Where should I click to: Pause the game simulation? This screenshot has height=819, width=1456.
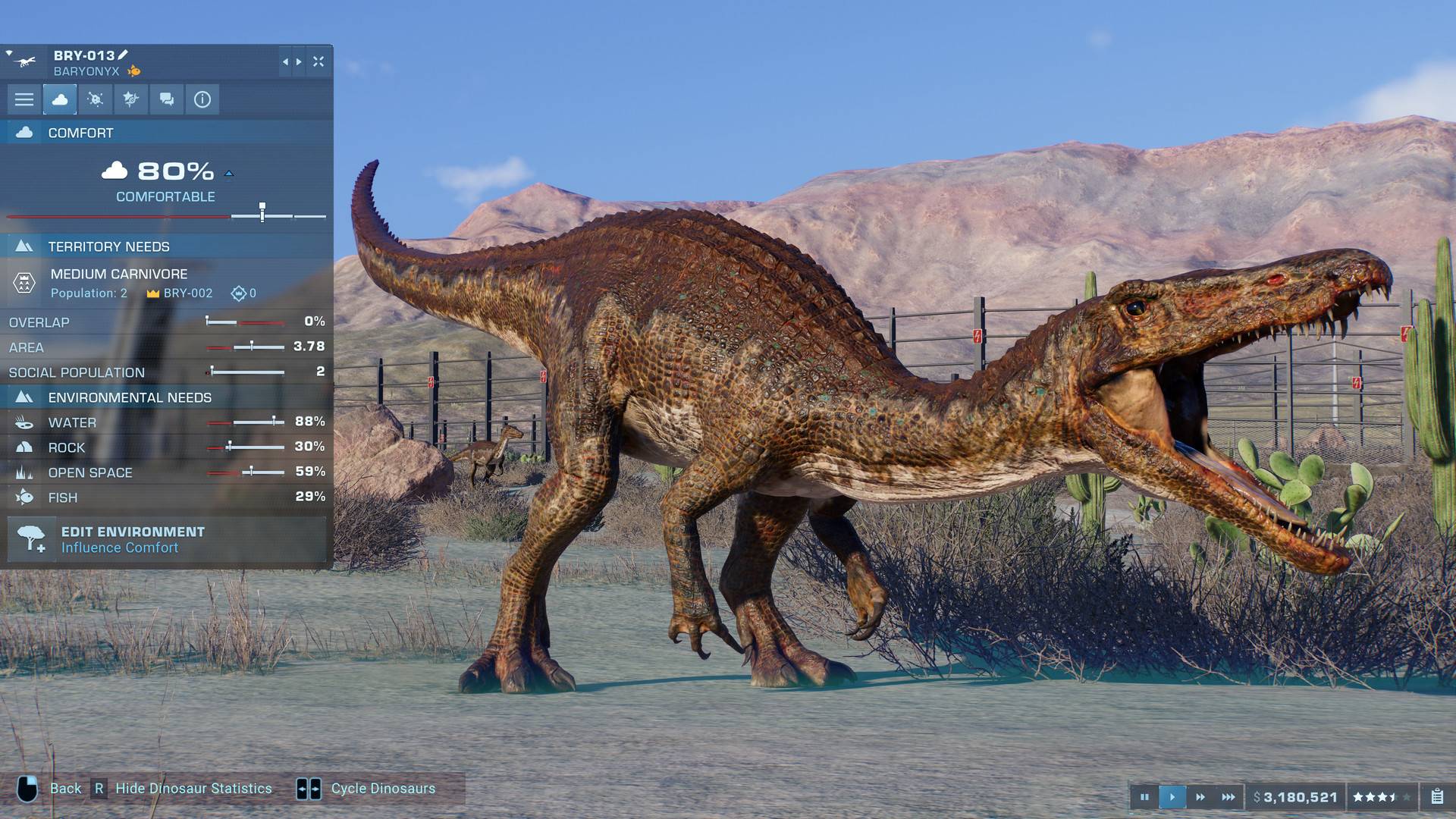(x=1146, y=797)
